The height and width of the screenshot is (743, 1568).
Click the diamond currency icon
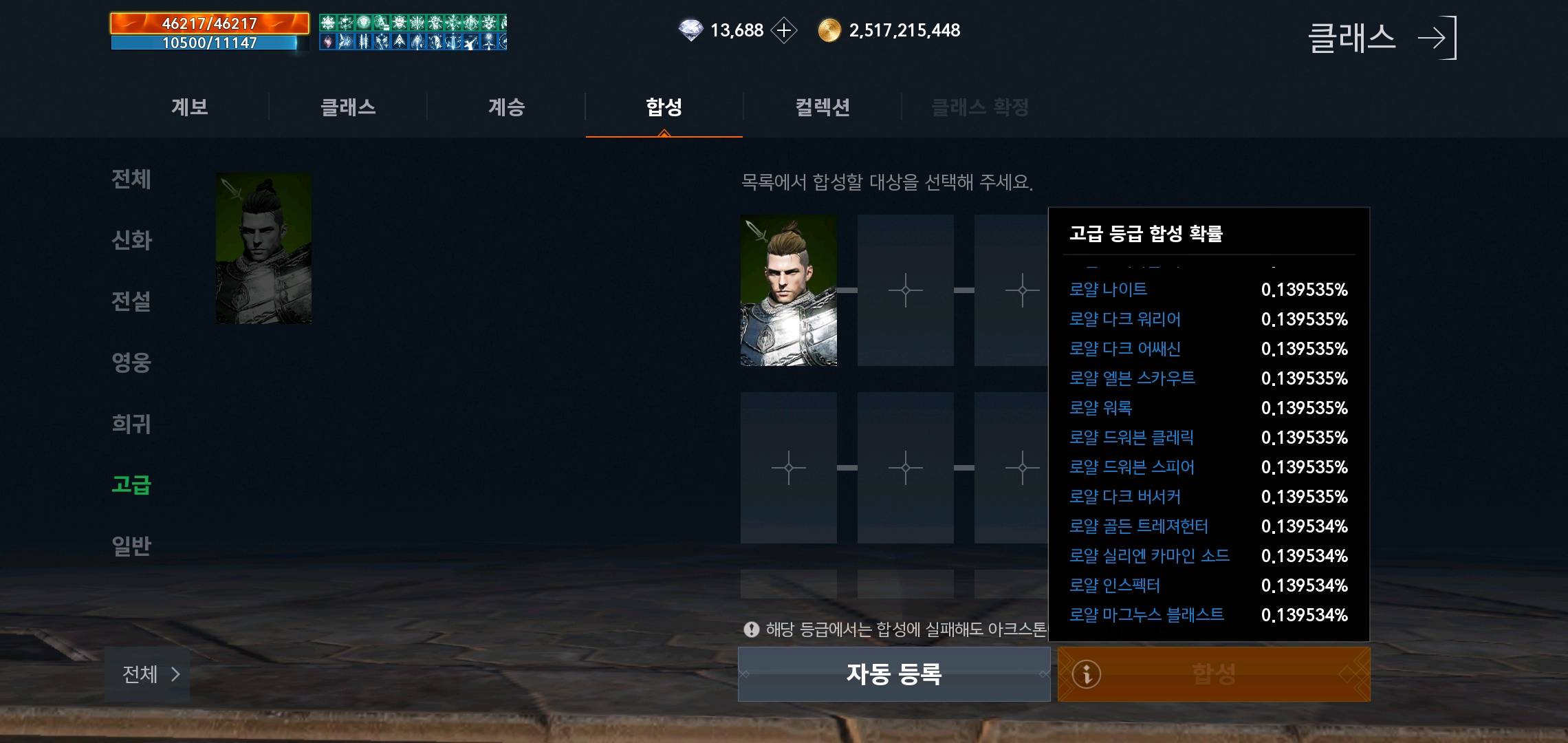coord(691,30)
